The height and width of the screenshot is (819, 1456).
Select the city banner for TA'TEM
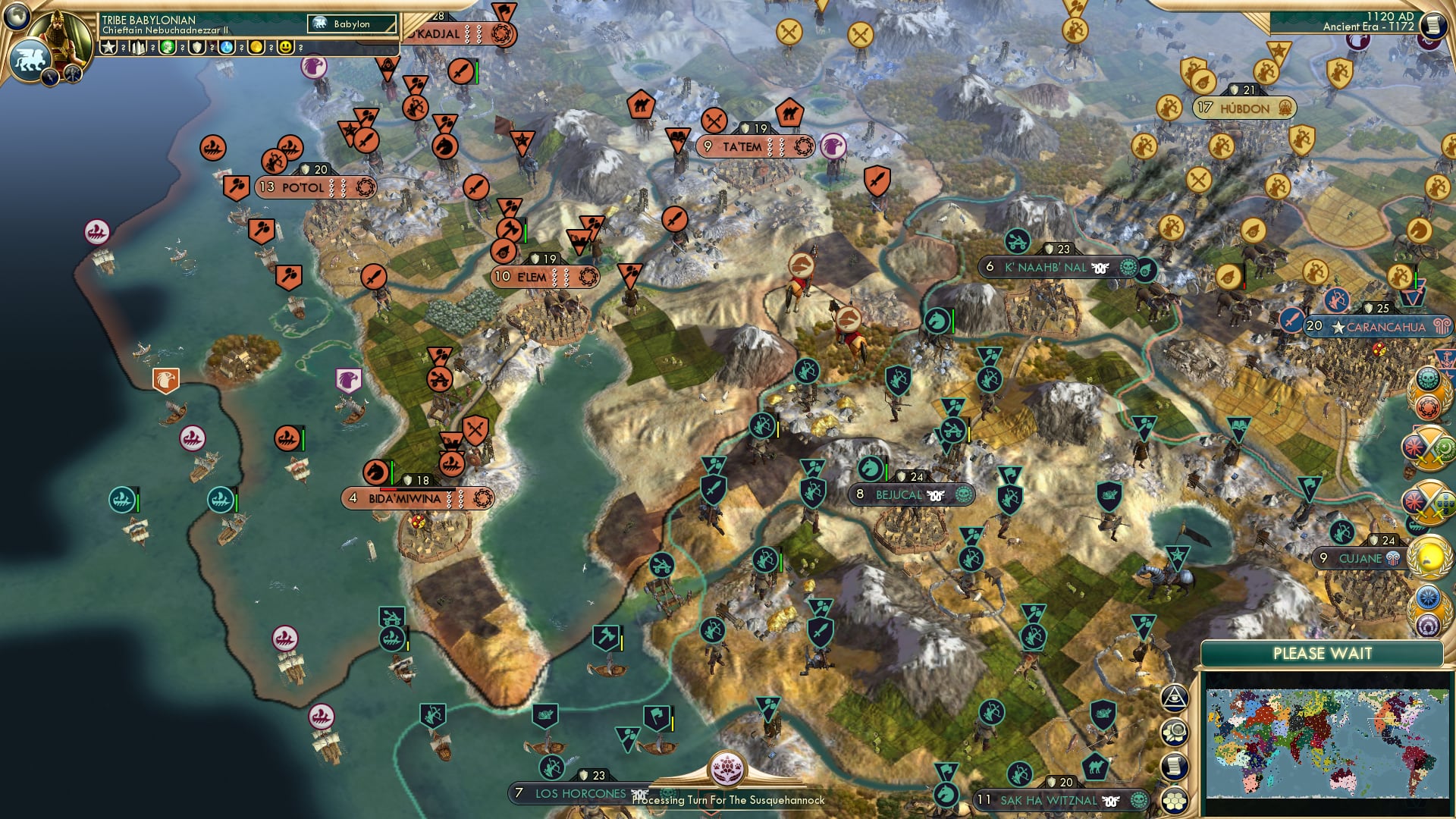pos(756,144)
